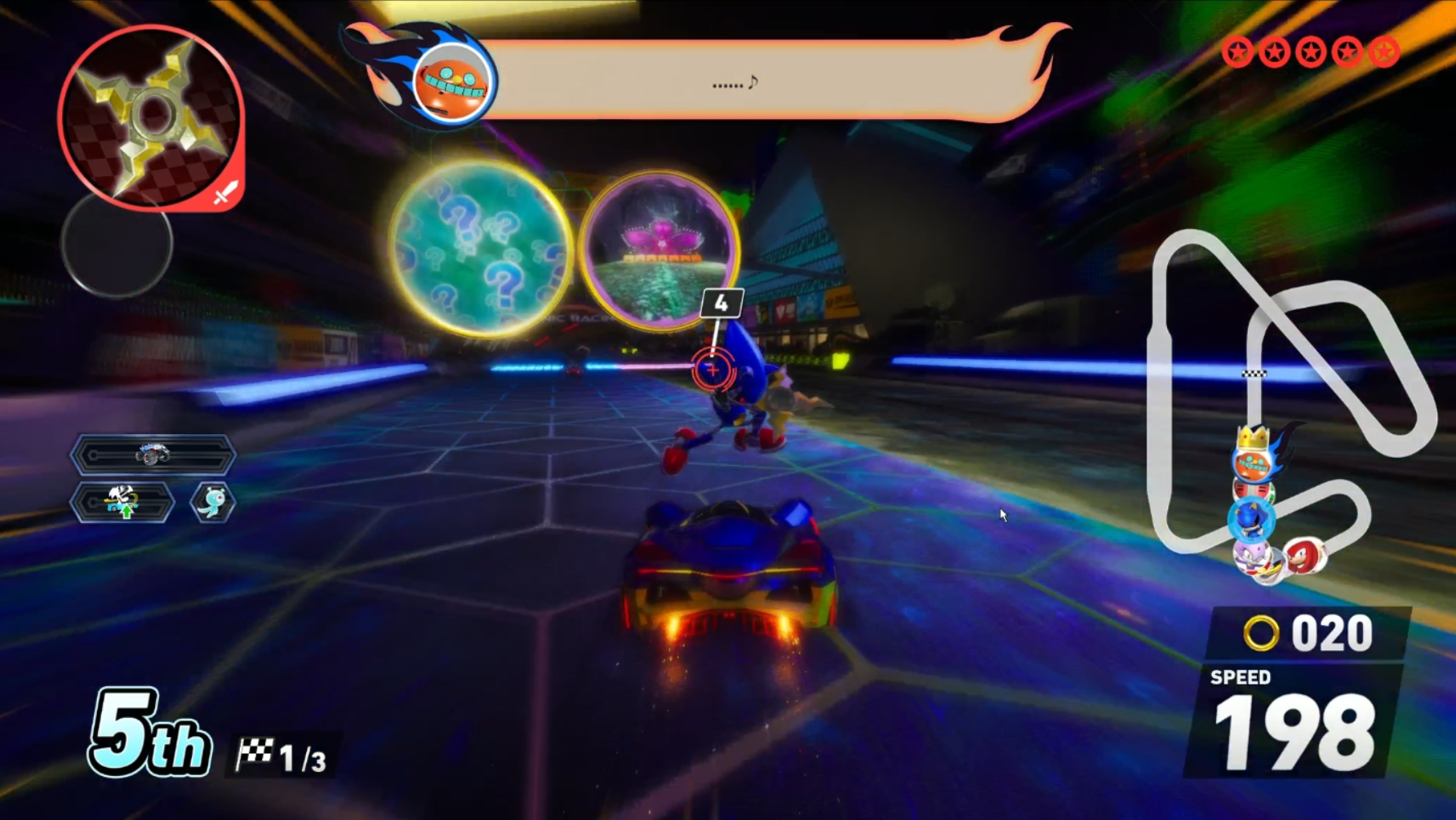Open the track minimap
This screenshot has height=820, width=1456.
[1290, 392]
